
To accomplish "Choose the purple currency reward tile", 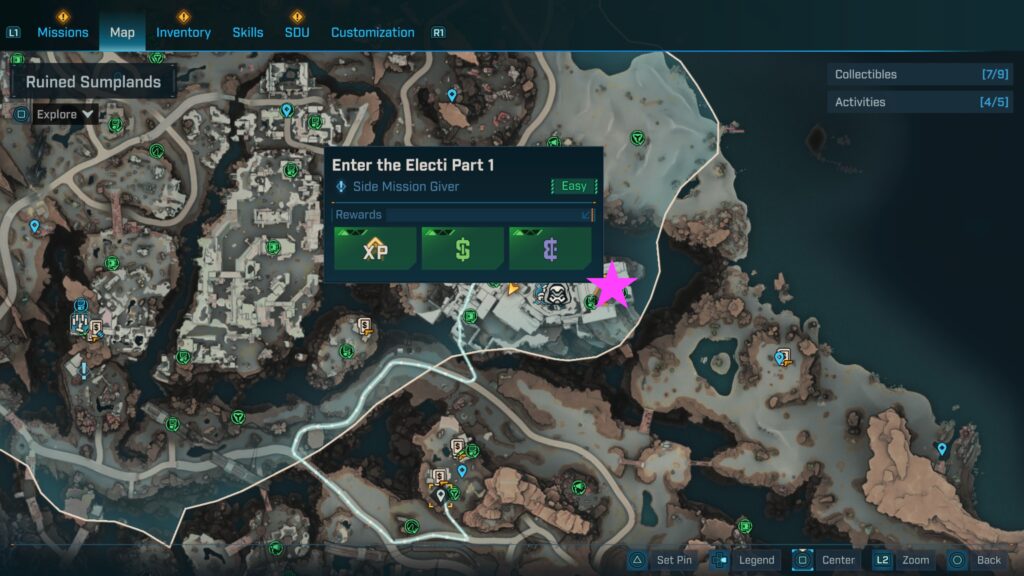I will pyautogui.click(x=550, y=249).
